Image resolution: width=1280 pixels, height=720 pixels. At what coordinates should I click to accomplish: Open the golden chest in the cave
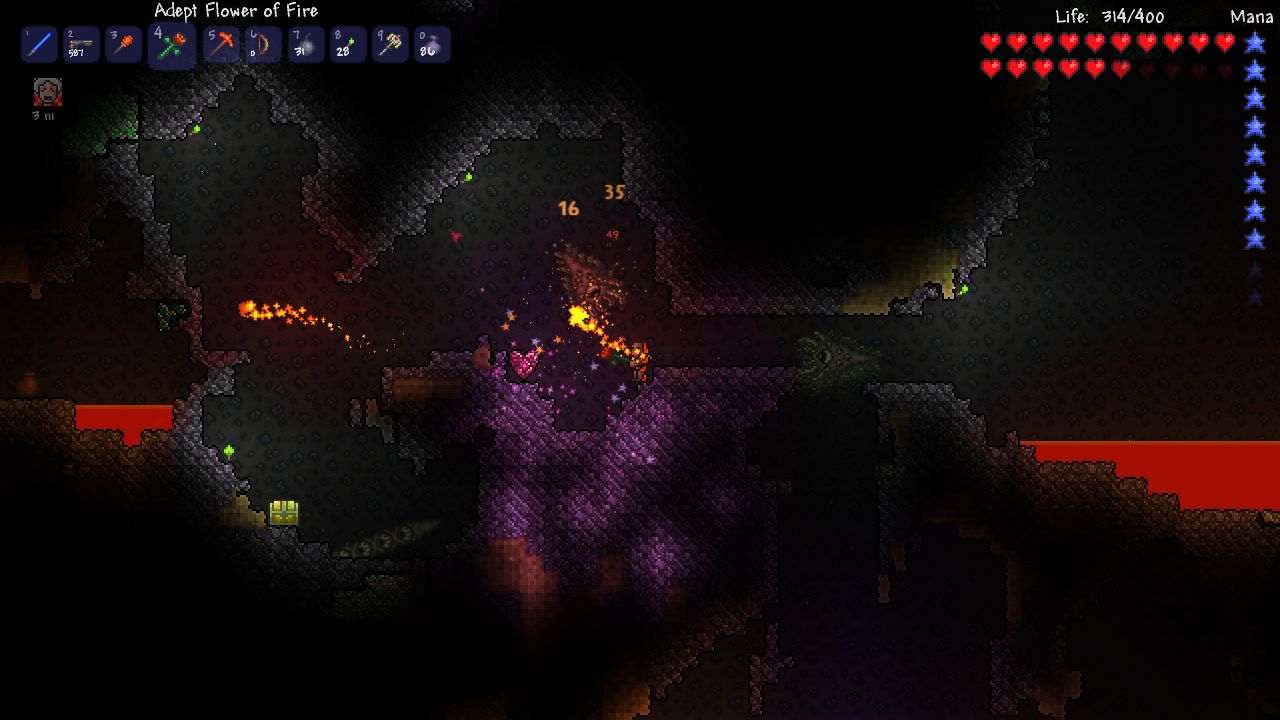(282, 510)
